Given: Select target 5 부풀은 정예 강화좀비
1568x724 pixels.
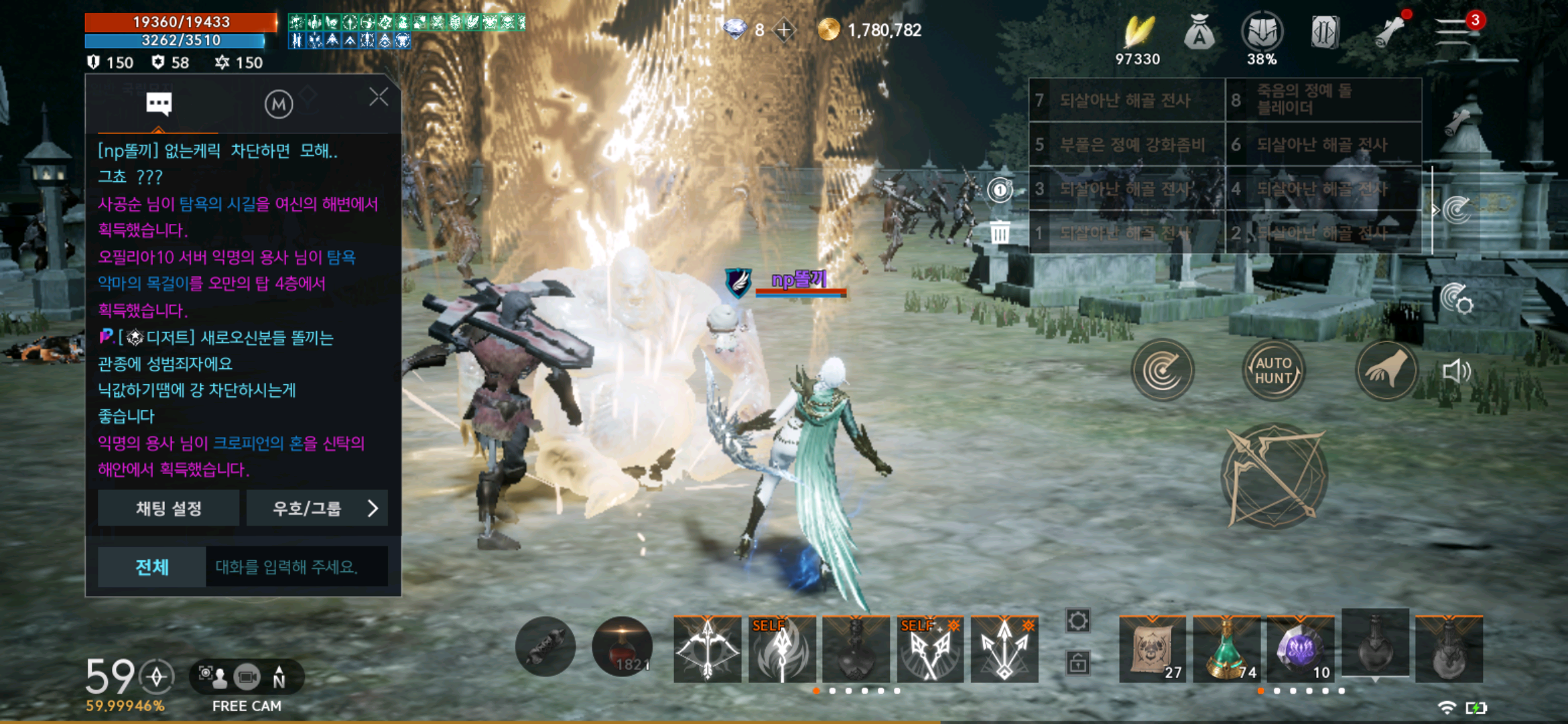Looking at the screenshot, I should (x=1126, y=144).
